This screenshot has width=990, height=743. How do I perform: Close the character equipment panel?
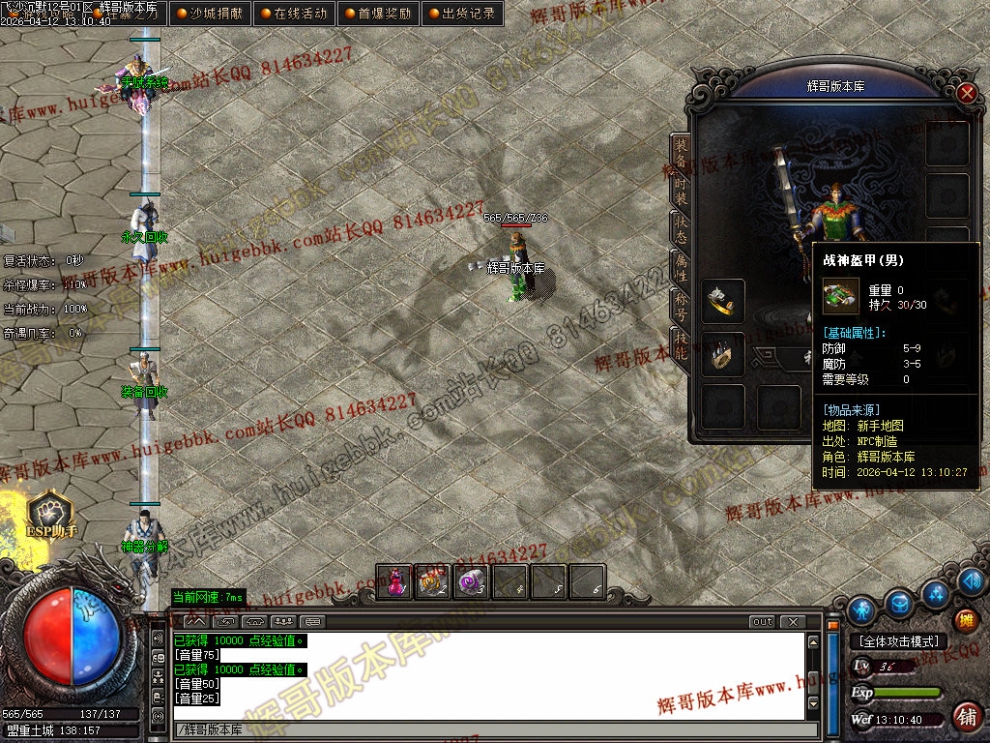966,93
